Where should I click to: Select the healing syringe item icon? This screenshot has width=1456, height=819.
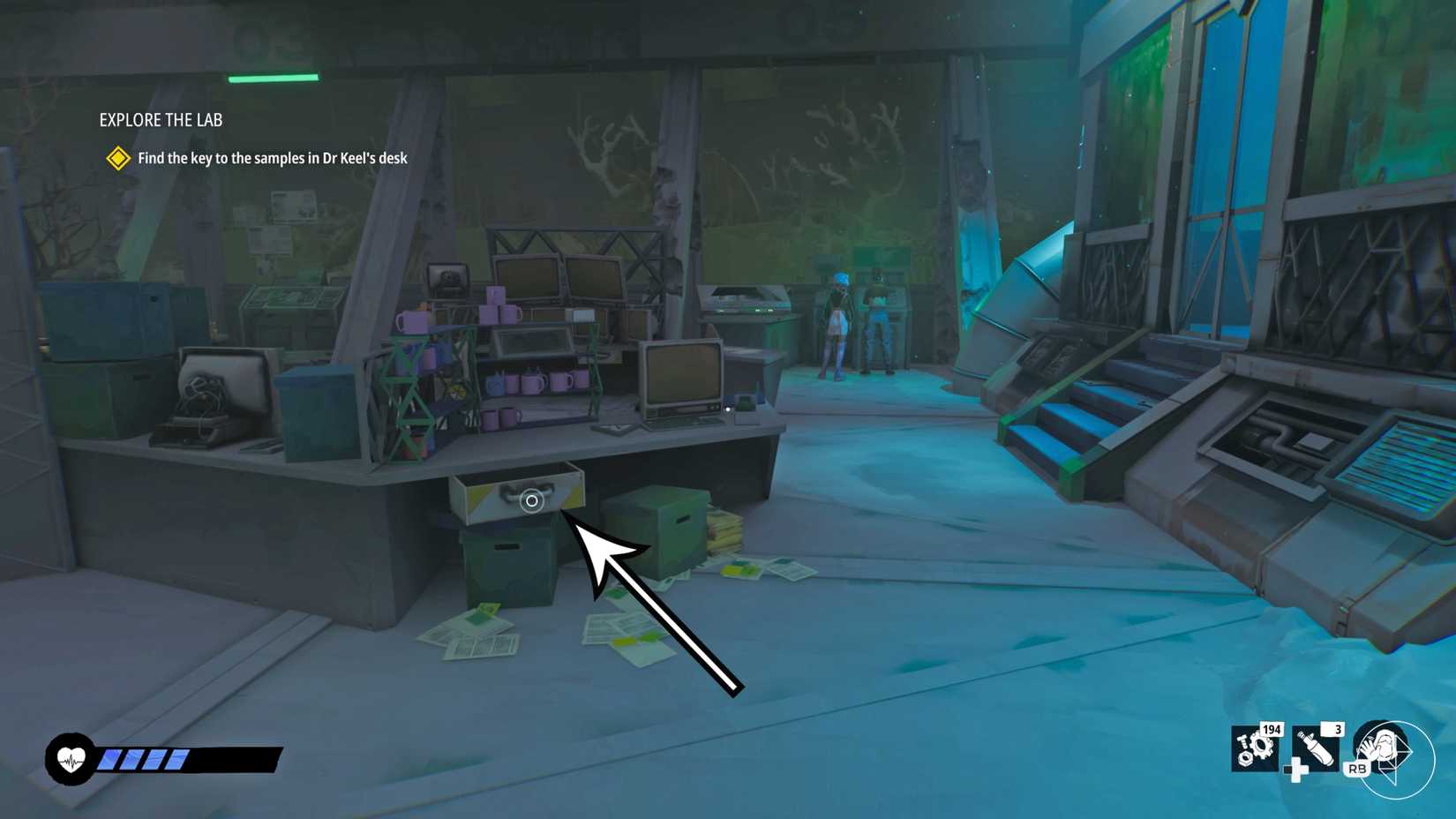(x=1317, y=750)
